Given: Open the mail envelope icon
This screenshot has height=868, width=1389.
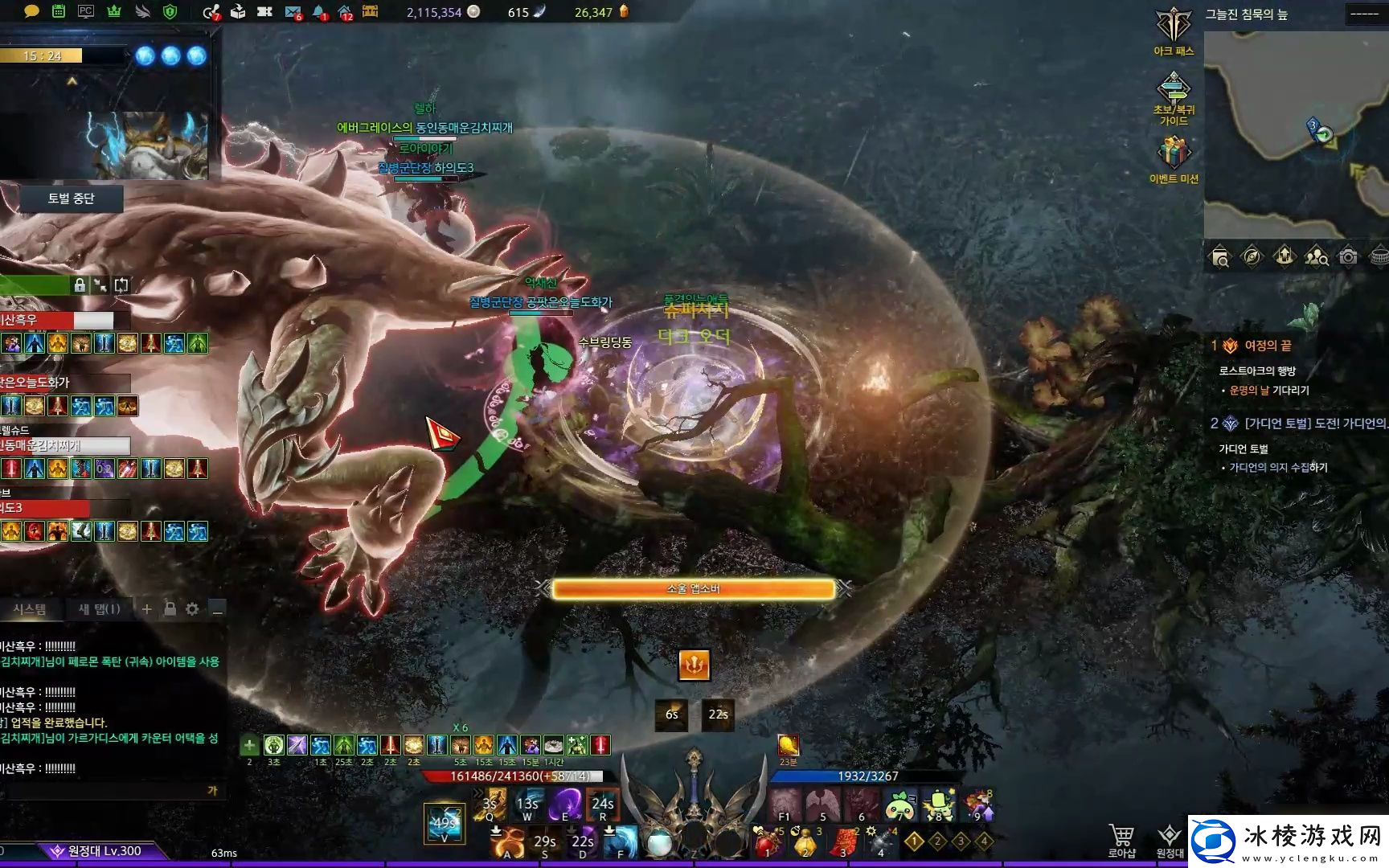Looking at the screenshot, I should pyautogui.click(x=293, y=12).
